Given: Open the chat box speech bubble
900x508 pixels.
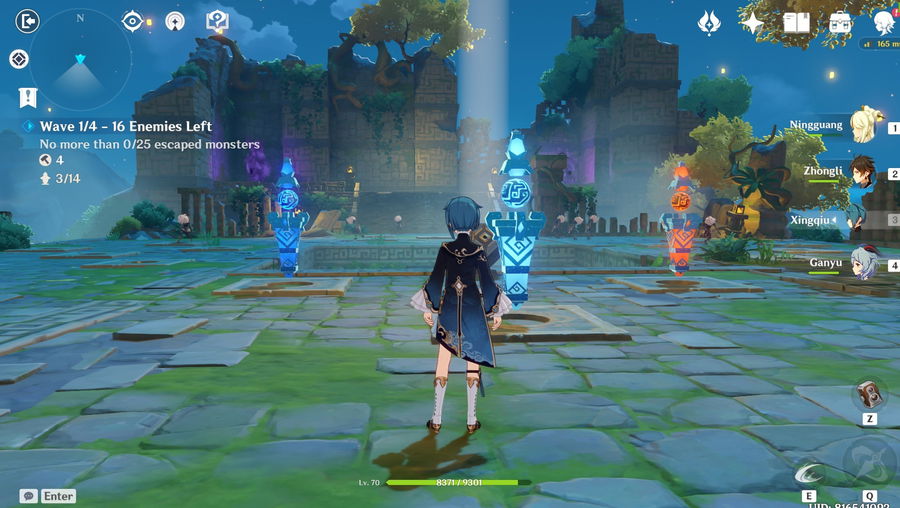Looking at the screenshot, I should point(28,495).
